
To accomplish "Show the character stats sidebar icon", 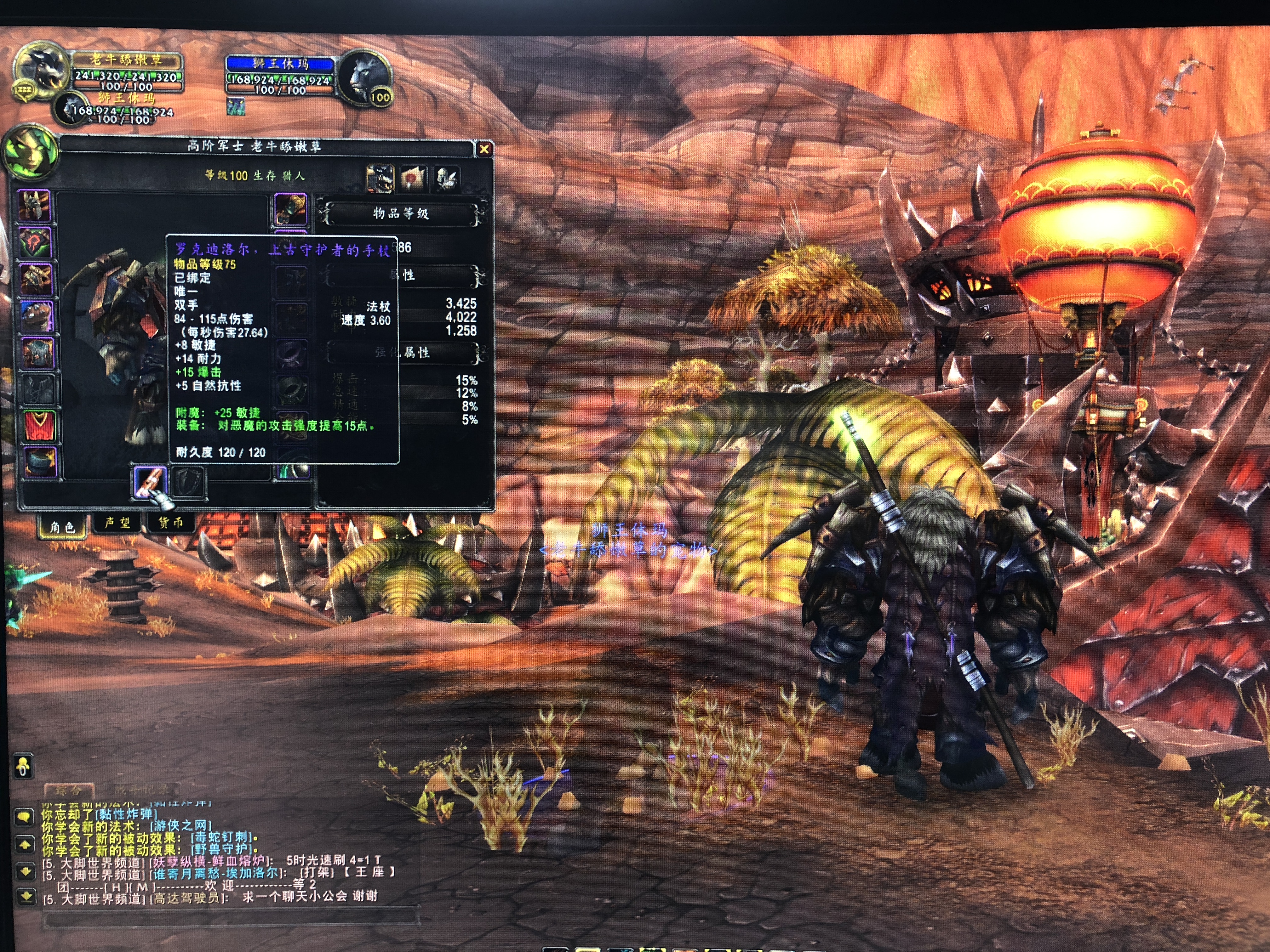I will click(380, 178).
